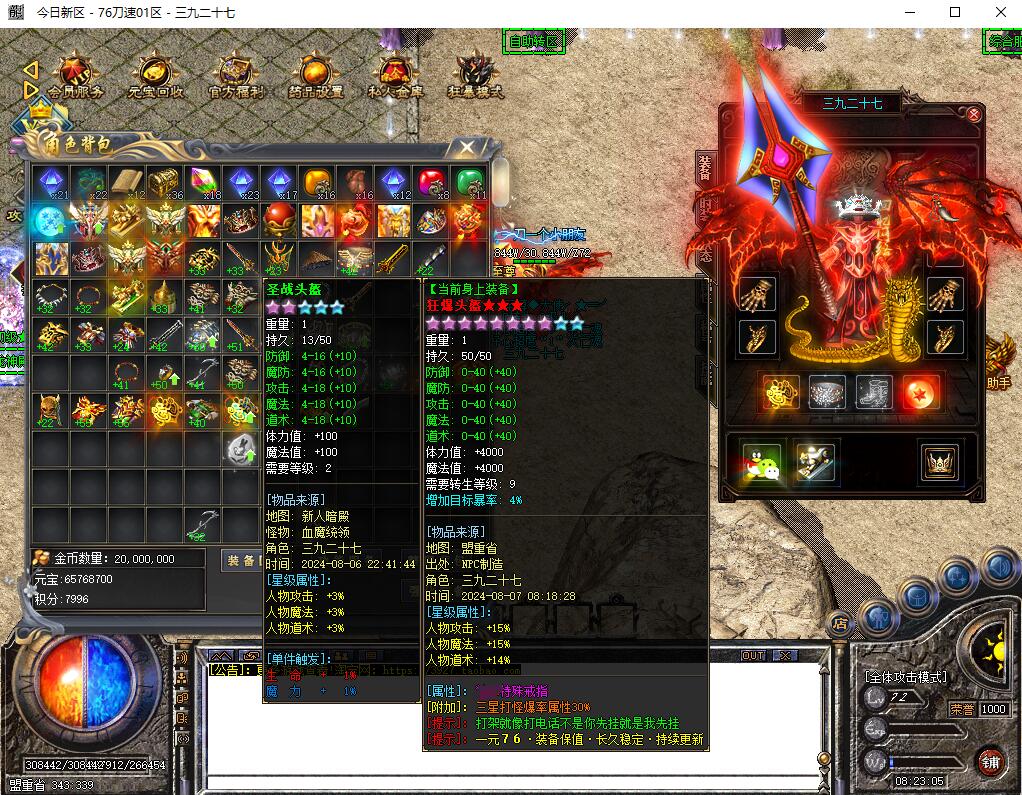The image size is (1022, 795).
Task: Activate 狂暴模式 berserk mode
Action: 475,77
